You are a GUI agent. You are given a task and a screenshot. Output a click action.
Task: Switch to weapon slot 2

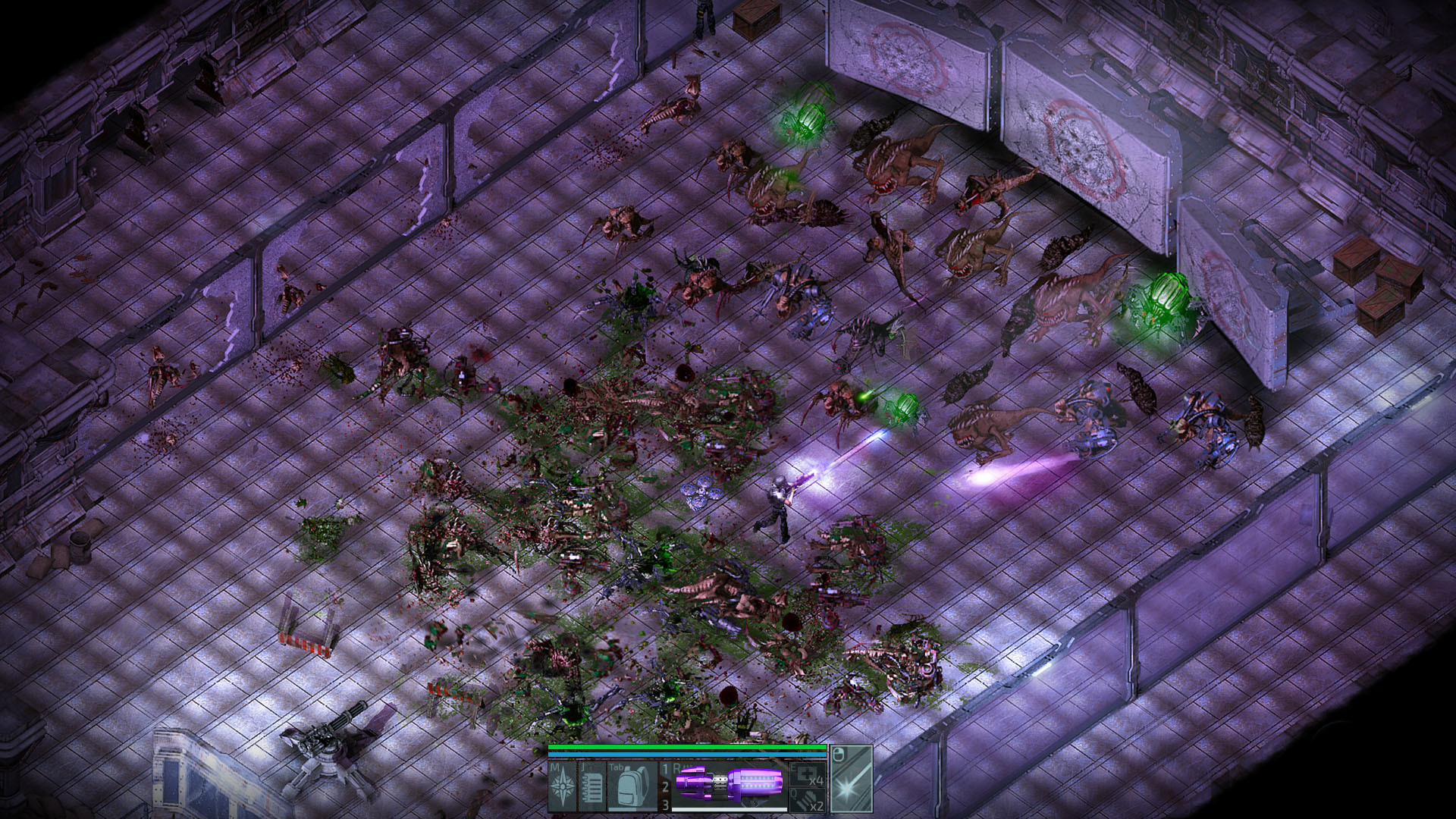click(664, 786)
